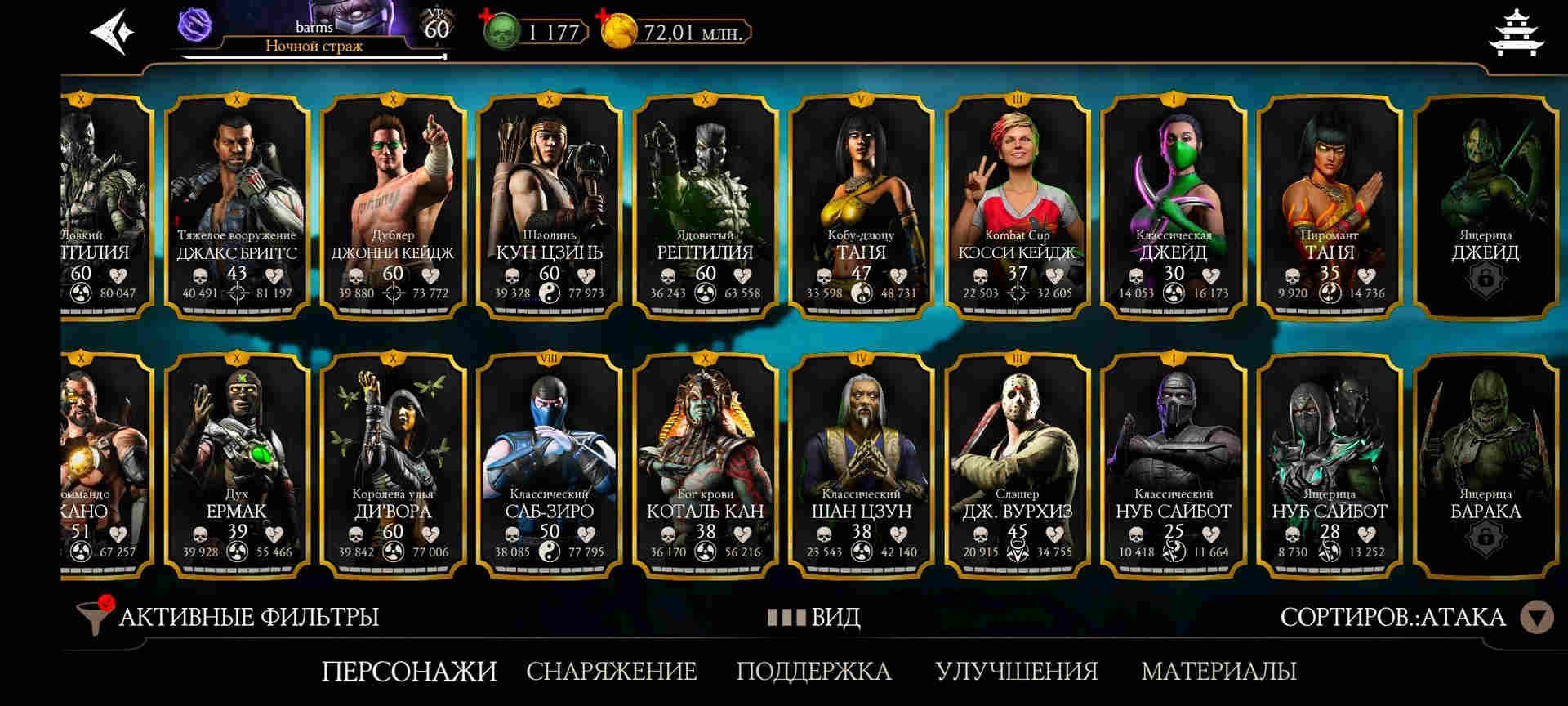Select the Классический Саб-Зиро card

549,464
